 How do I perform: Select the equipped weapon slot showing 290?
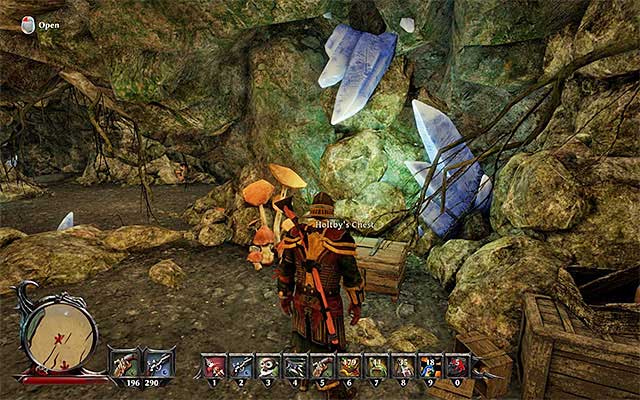[159, 363]
